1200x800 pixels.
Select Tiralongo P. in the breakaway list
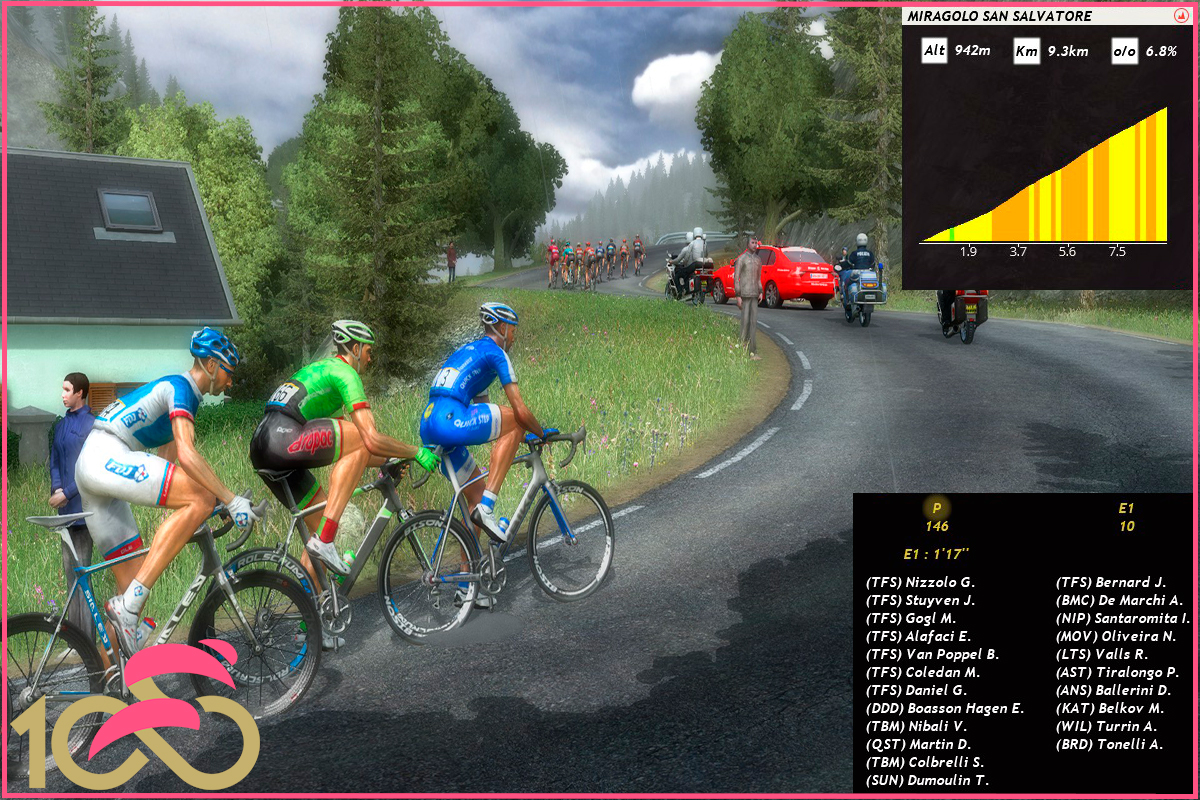coord(1117,672)
